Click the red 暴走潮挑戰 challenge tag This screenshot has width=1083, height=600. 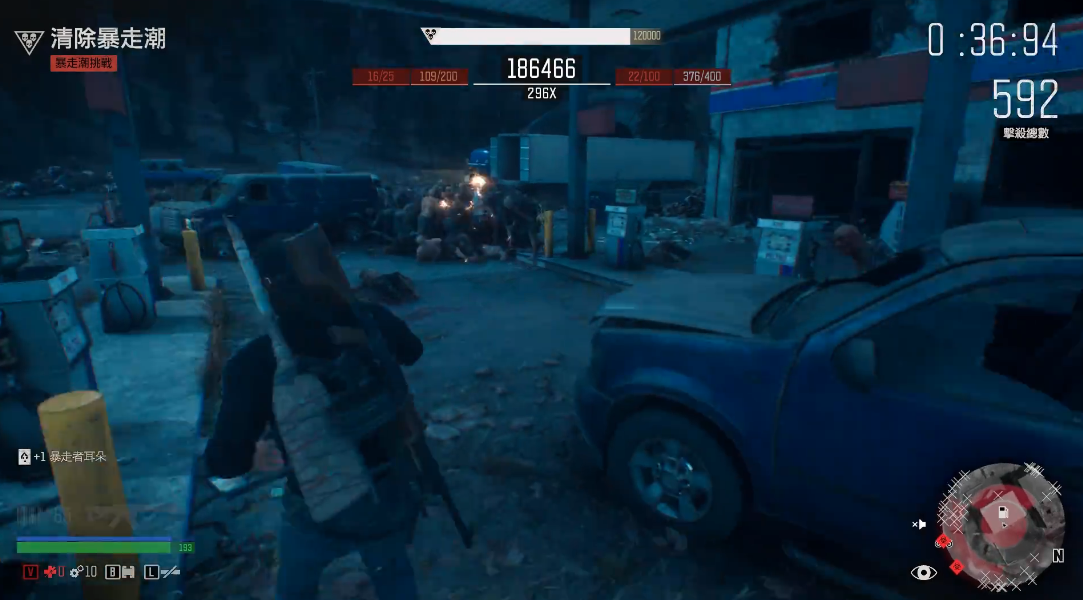[x=84, y=63]
